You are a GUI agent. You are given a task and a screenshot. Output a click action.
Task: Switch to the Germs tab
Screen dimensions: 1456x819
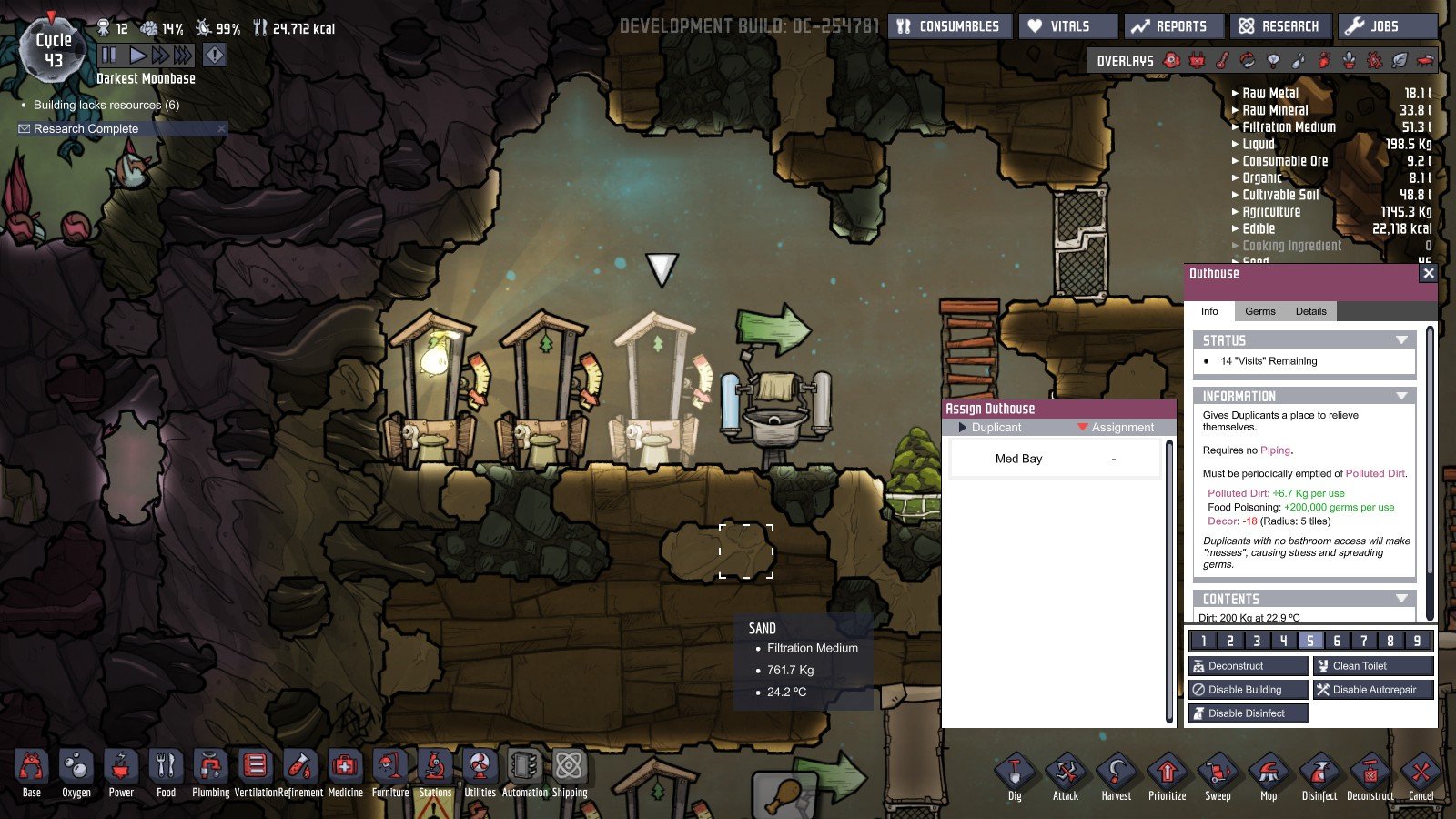pyautogui.click(x=1259, y=311)
